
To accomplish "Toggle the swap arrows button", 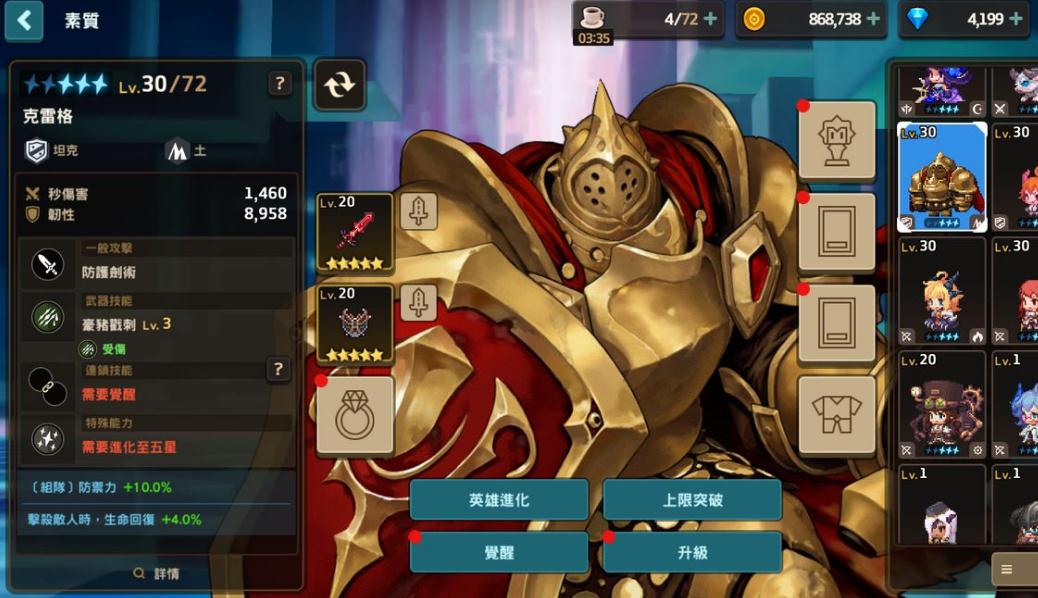I will point(340,85).
